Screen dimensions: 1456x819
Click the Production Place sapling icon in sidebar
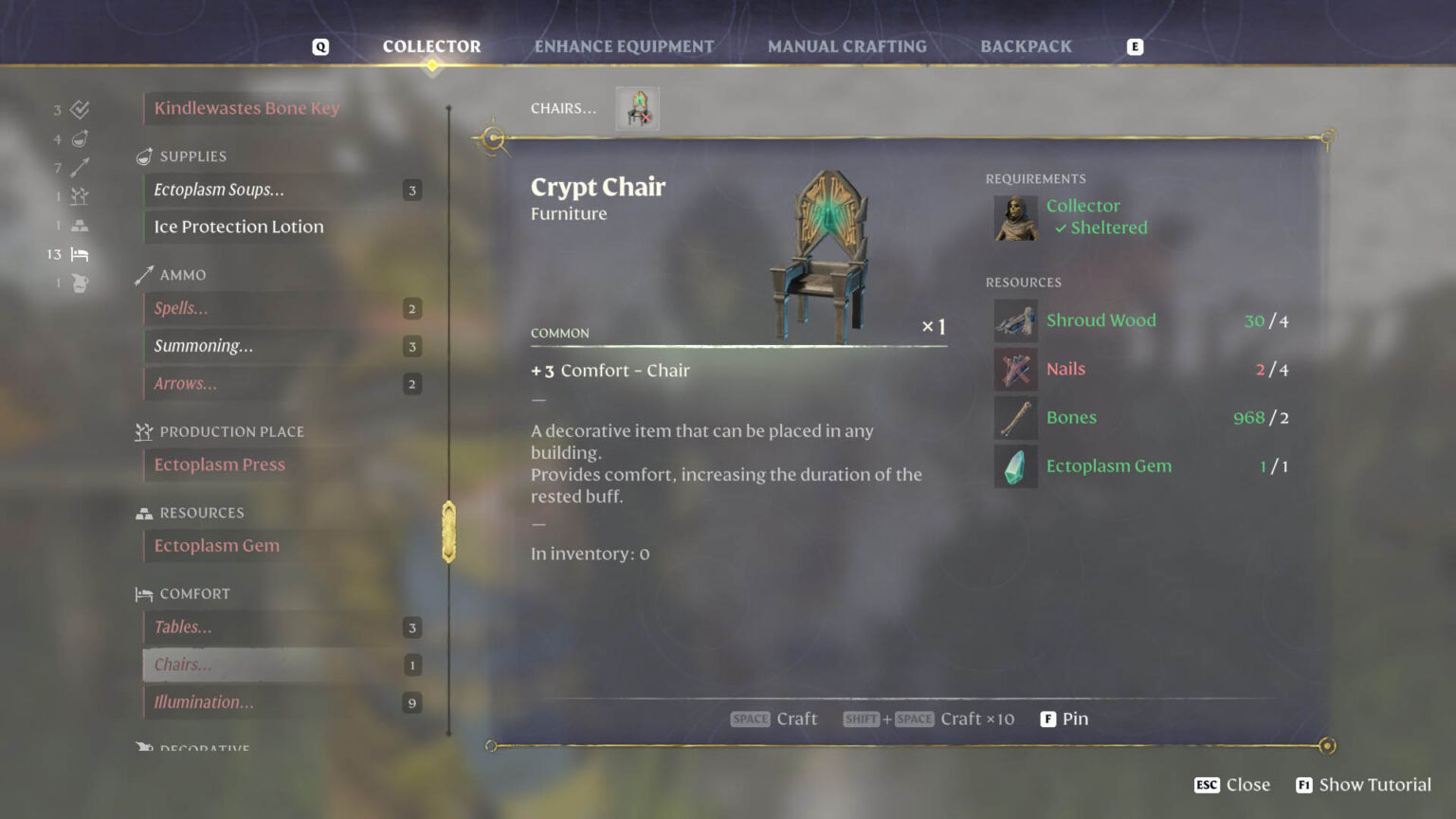pyautogui.click(x=80, y=195)
